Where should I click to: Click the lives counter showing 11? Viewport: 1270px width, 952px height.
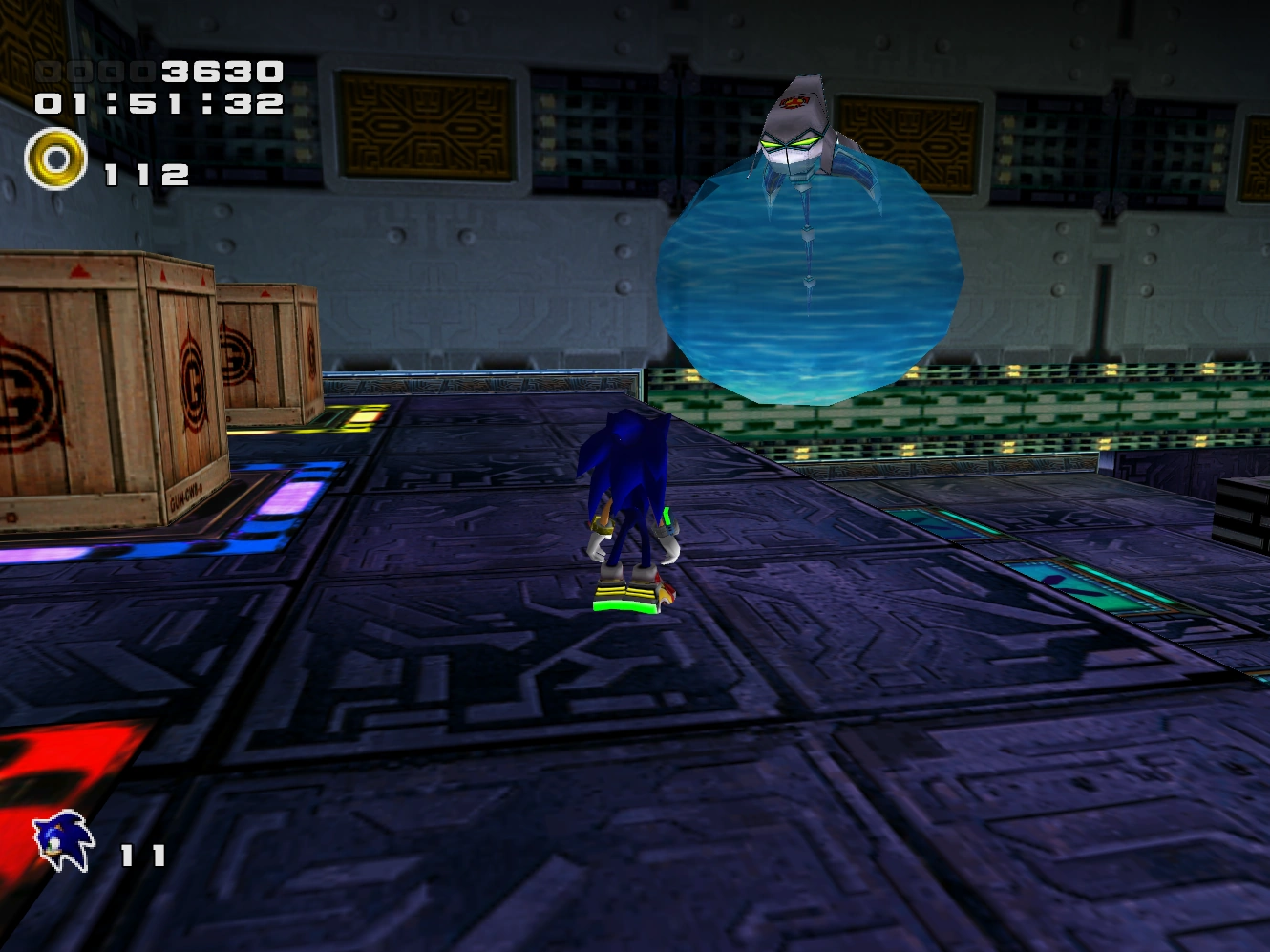pos(141,855)
